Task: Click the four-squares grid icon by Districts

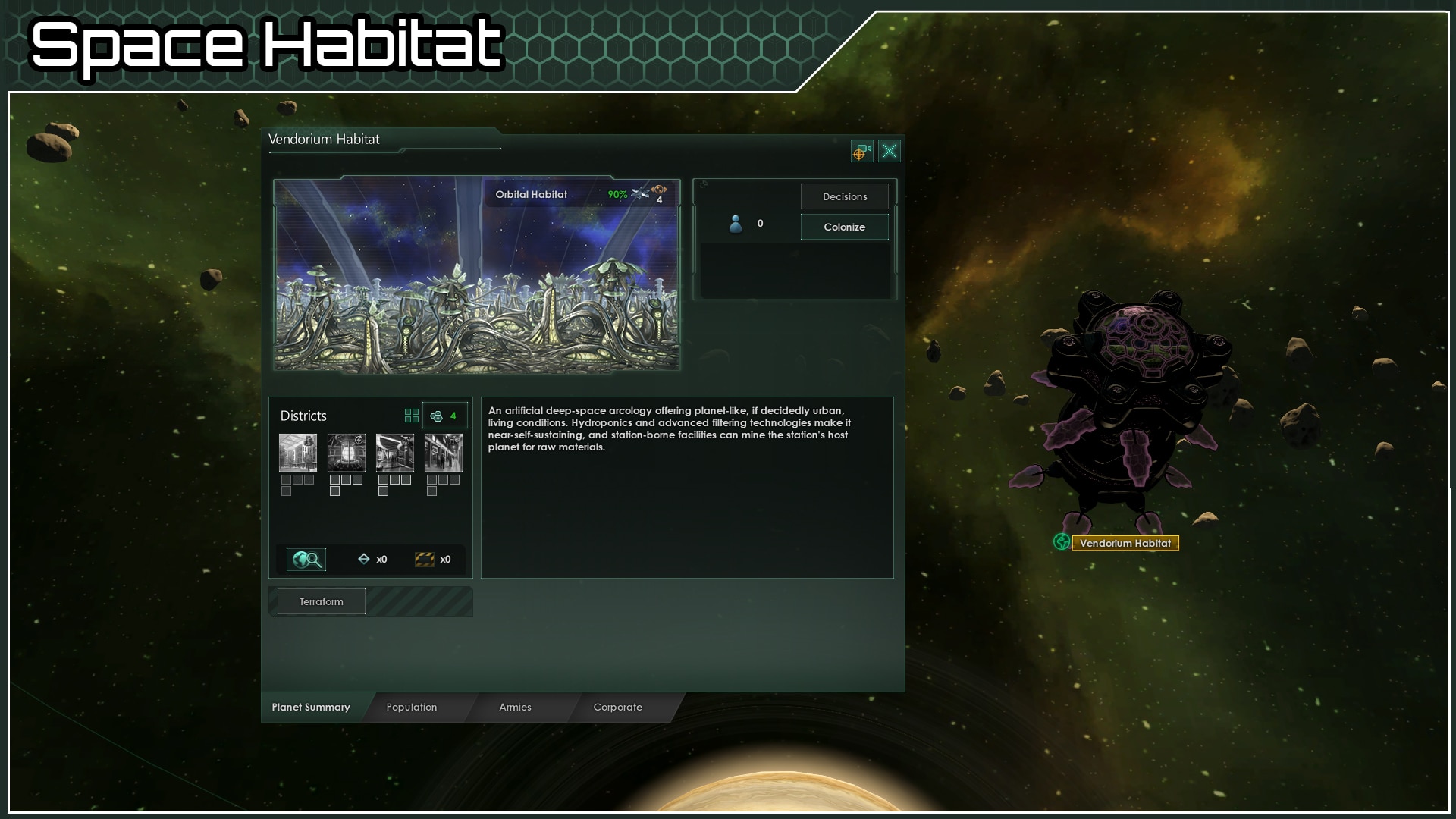Action: [412, 416]
